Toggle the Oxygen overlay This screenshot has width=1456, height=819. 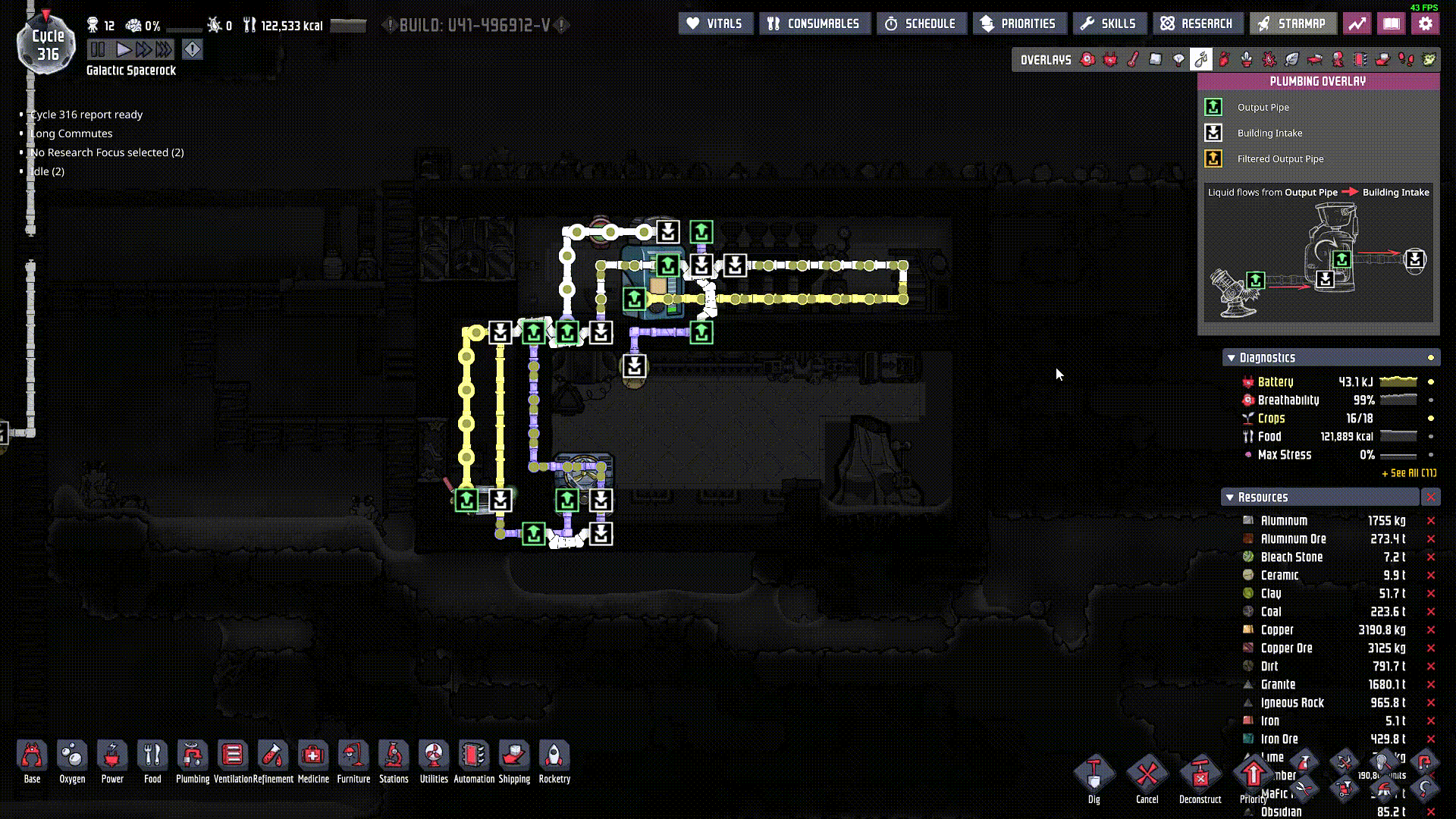click(x=1087, y=59)
